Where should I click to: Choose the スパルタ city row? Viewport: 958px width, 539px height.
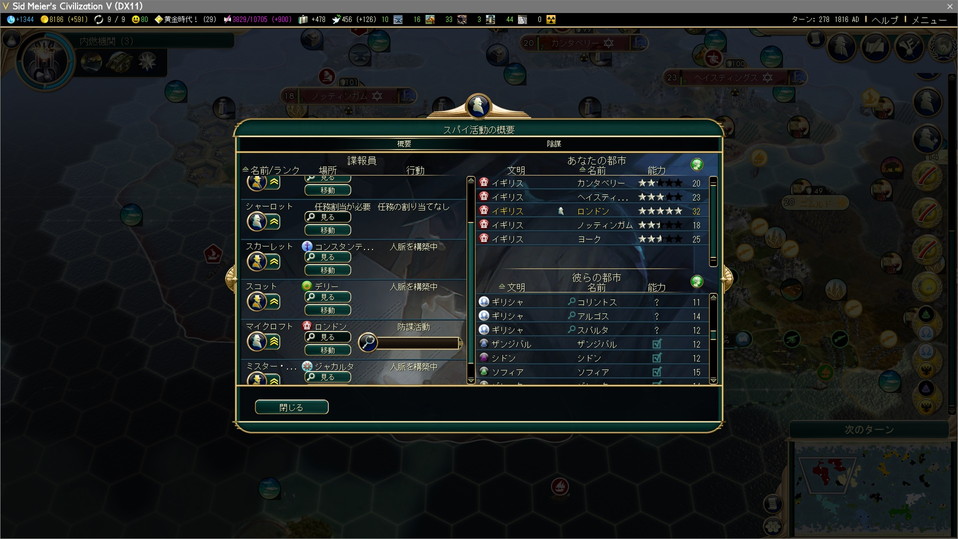(x=593, y=330)
